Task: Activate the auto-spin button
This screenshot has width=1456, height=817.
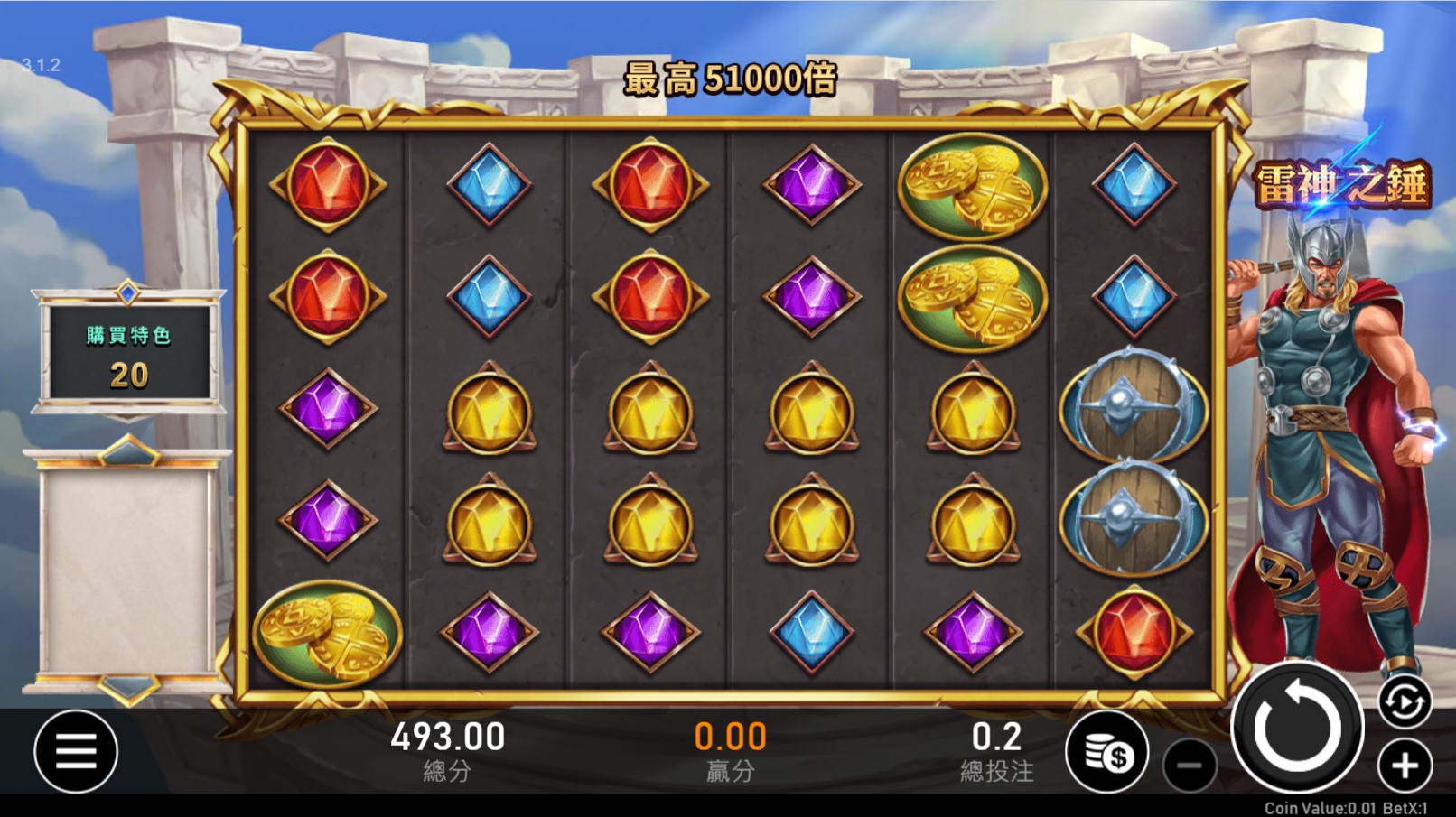Action: coord(1405,701)
